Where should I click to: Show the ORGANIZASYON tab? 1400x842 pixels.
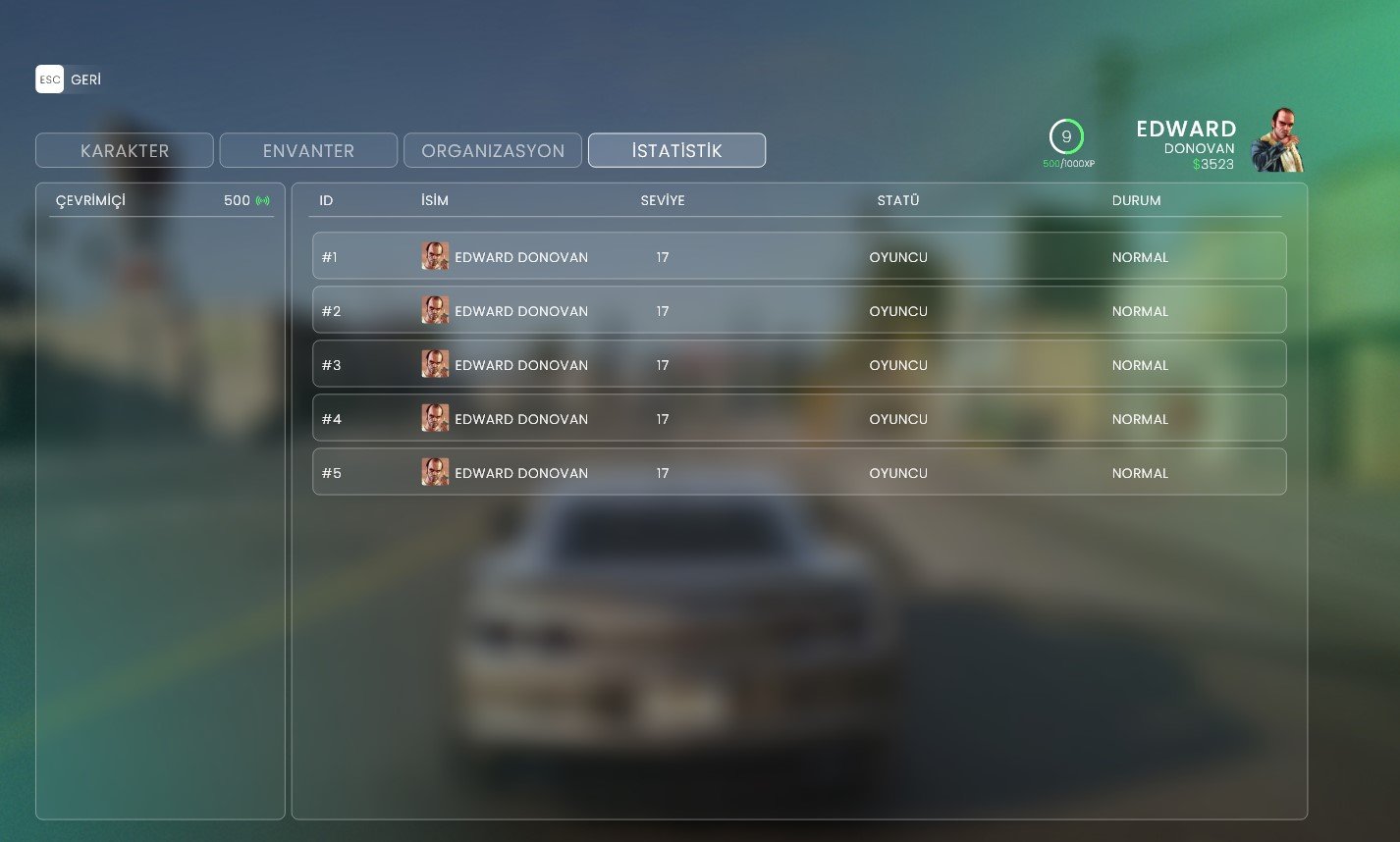tap(493, 151)
